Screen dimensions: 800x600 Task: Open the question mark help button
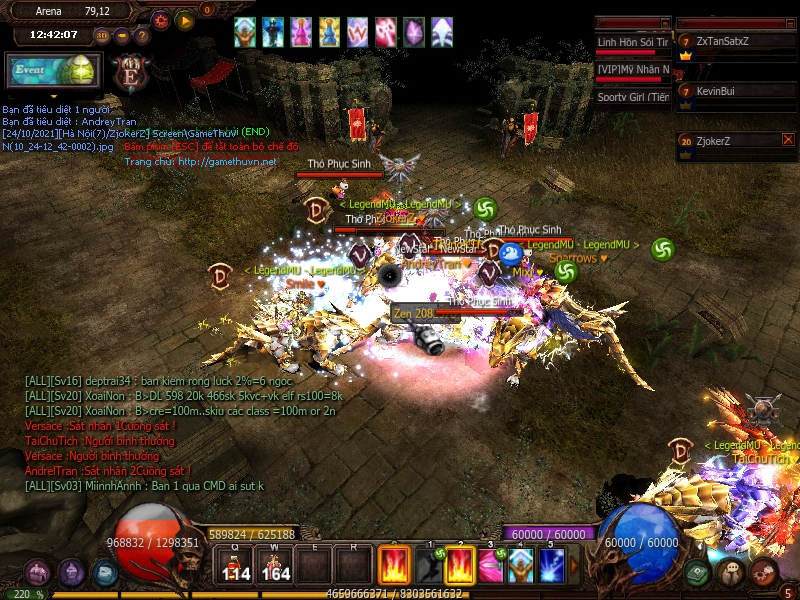click(142, 36)
